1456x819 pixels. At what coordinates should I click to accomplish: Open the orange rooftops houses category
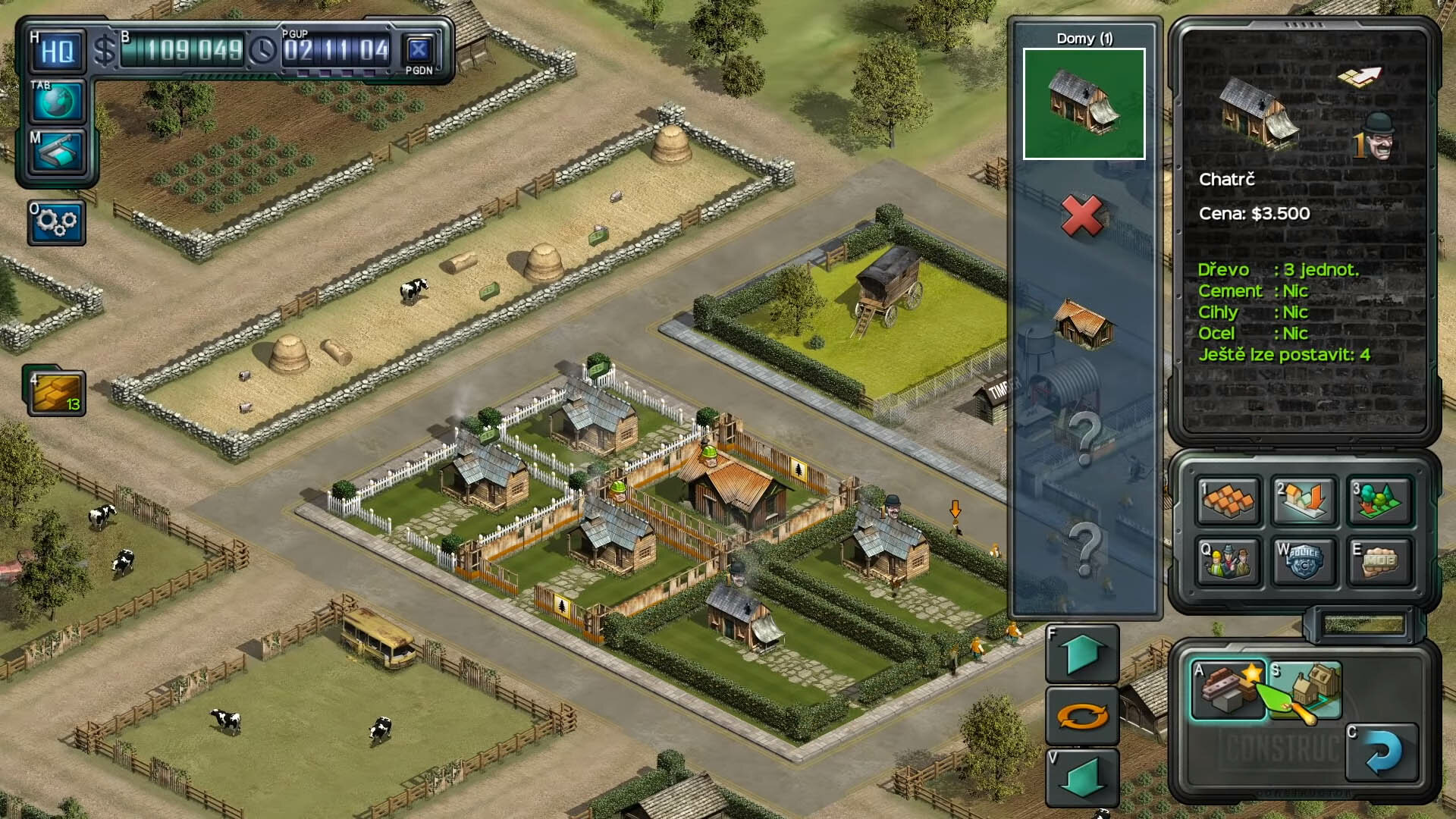(1228, 500)
